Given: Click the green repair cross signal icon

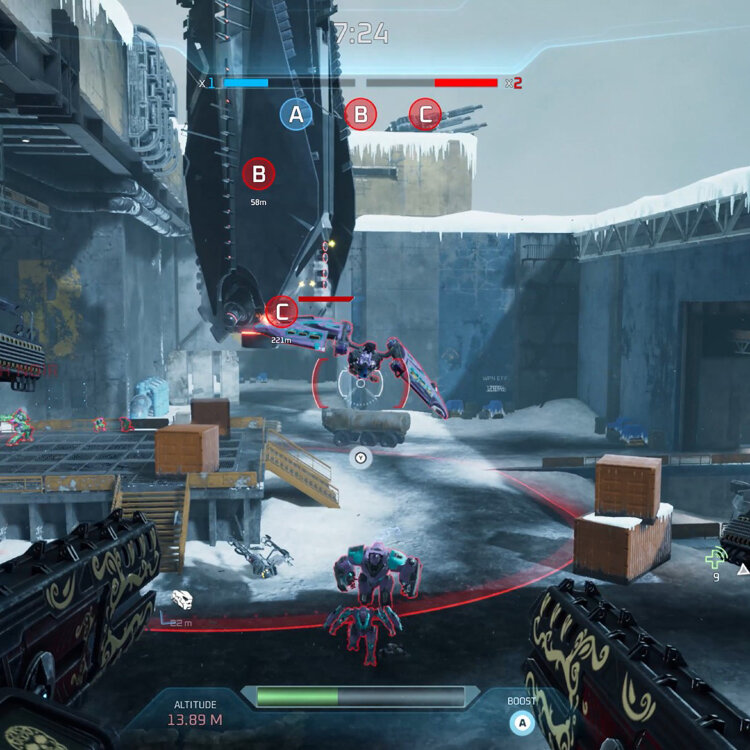Looking at the screenshot, I should [x=716, y=558].
